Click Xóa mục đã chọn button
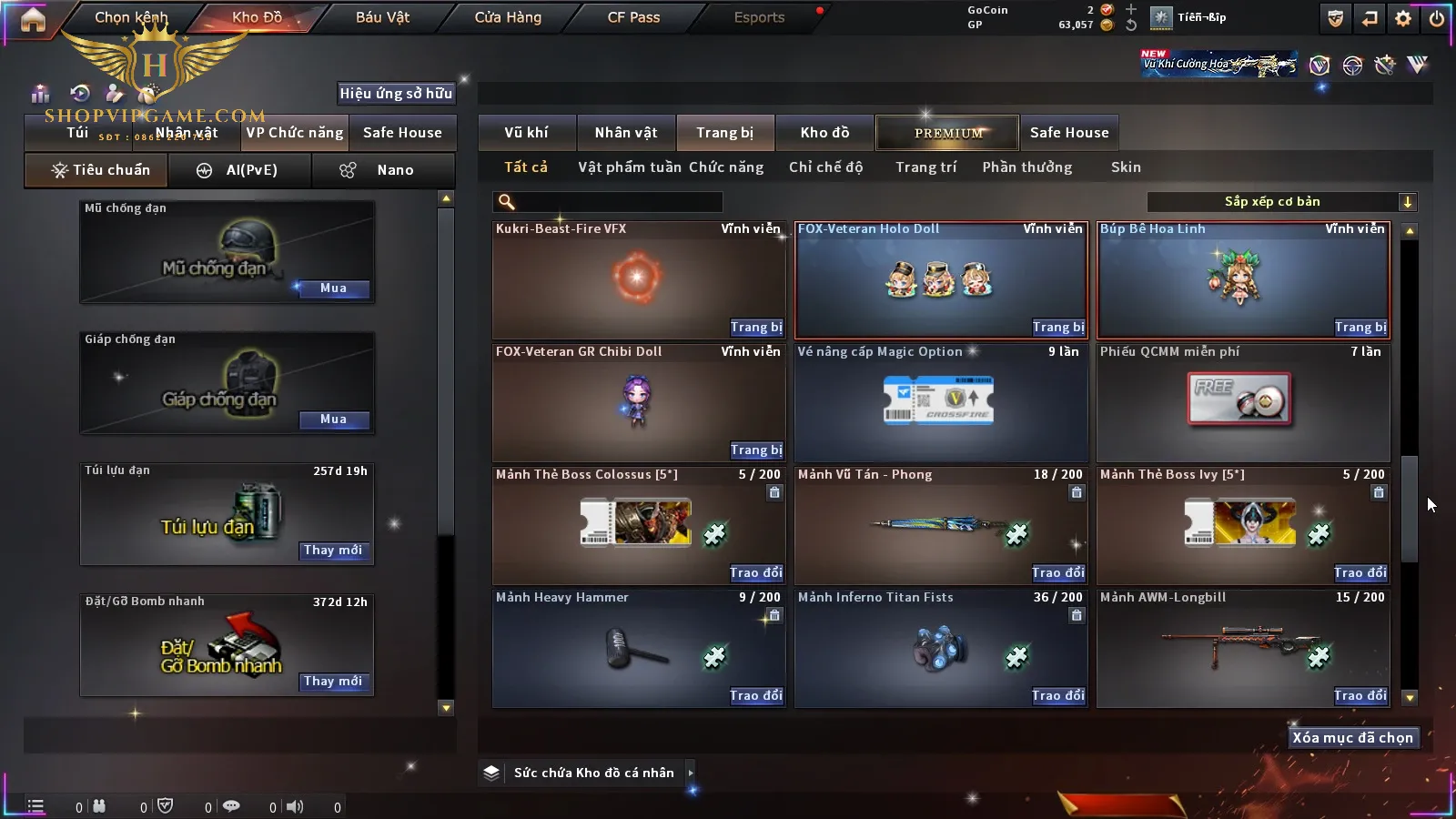 coord(1352,738)
